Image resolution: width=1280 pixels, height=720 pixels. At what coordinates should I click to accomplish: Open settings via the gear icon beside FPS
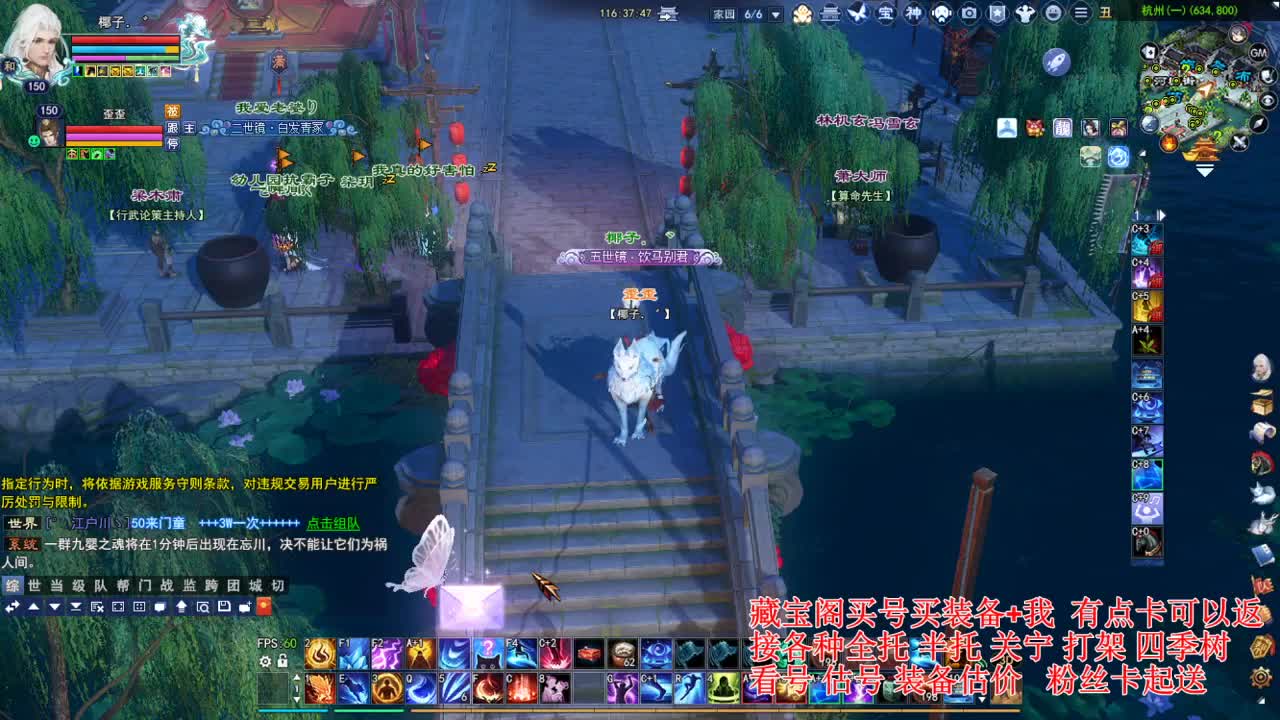(x=265, y=661)
